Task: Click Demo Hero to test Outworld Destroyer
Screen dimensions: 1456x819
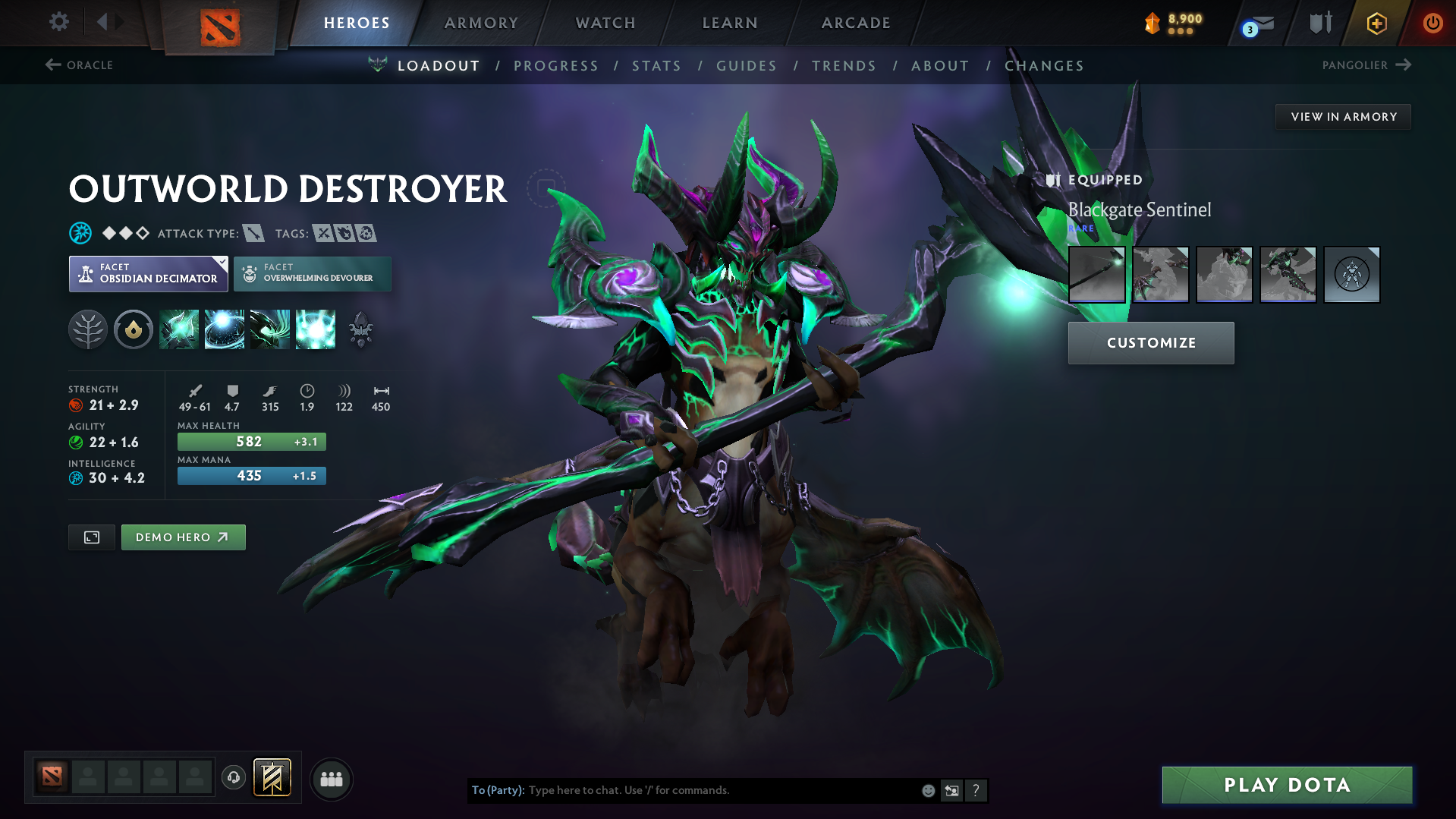Action: point(183,537)
